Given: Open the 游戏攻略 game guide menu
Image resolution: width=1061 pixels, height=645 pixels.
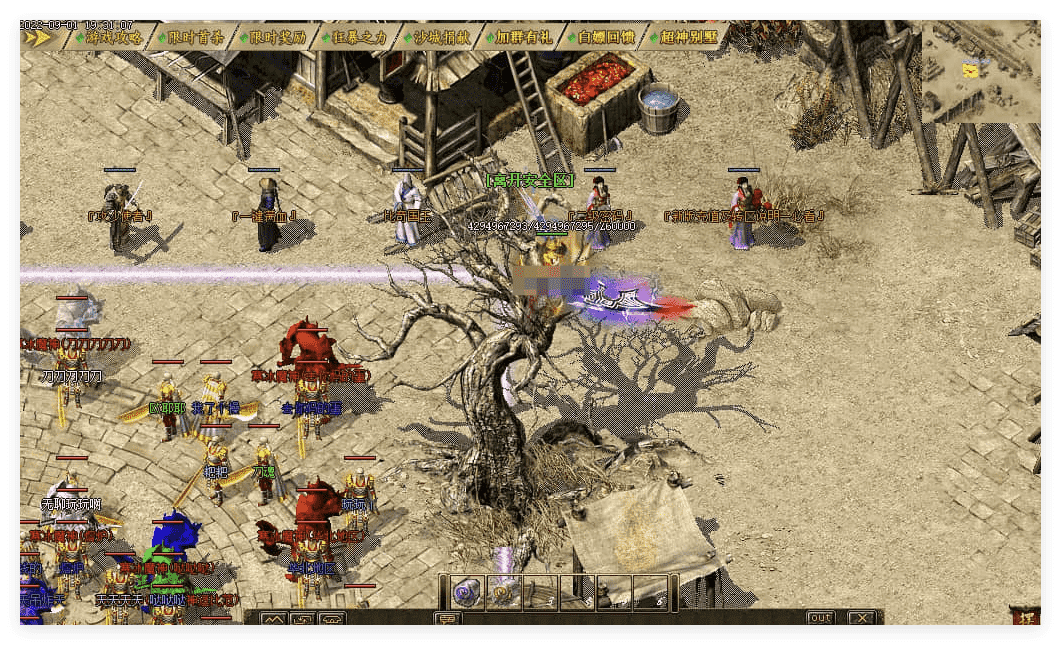Looking at the screenshot, I should 114,38.
